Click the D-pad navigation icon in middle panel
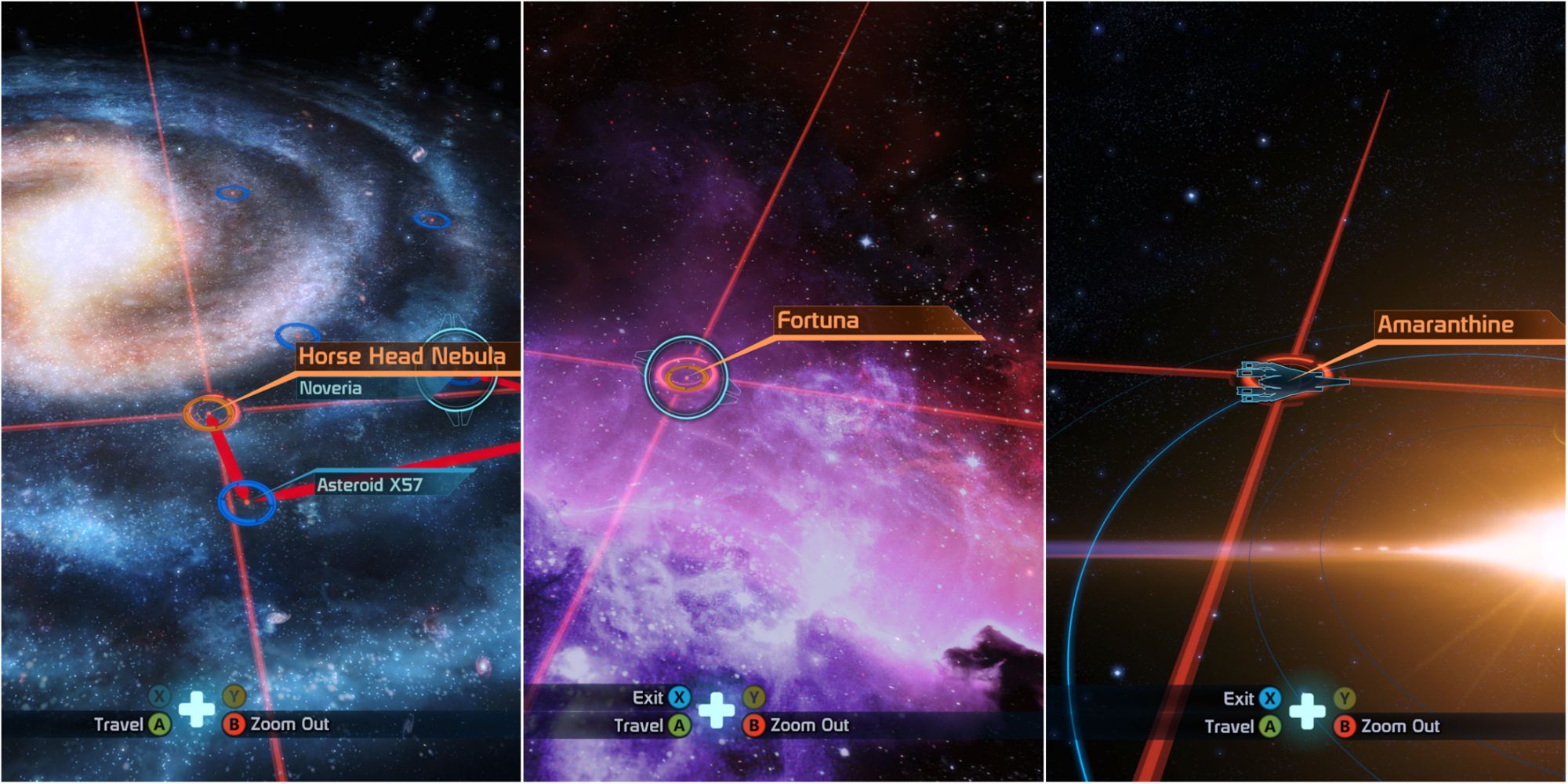 (717, 710)
